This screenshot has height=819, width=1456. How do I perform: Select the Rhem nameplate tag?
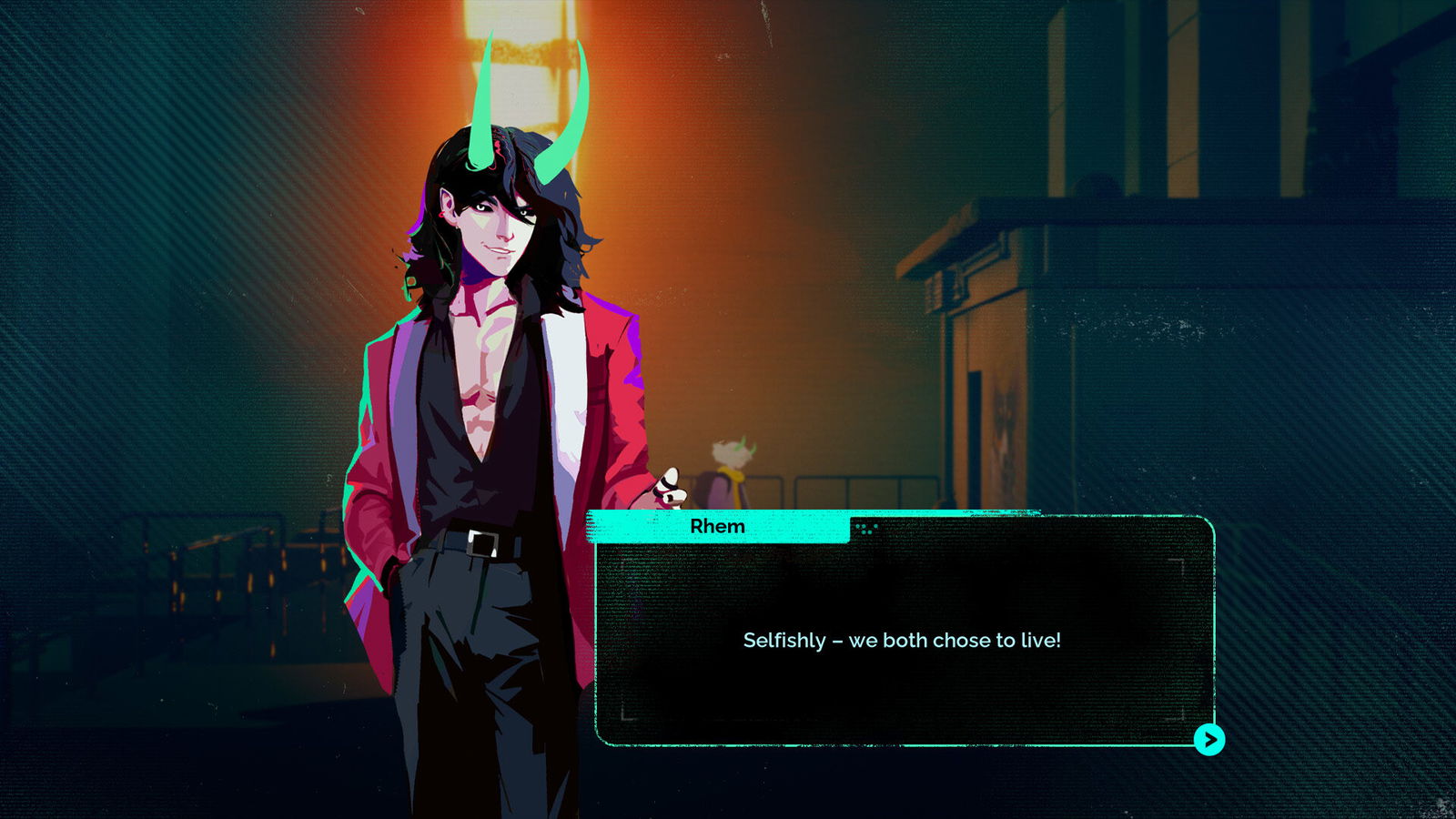tap(718, 526)
